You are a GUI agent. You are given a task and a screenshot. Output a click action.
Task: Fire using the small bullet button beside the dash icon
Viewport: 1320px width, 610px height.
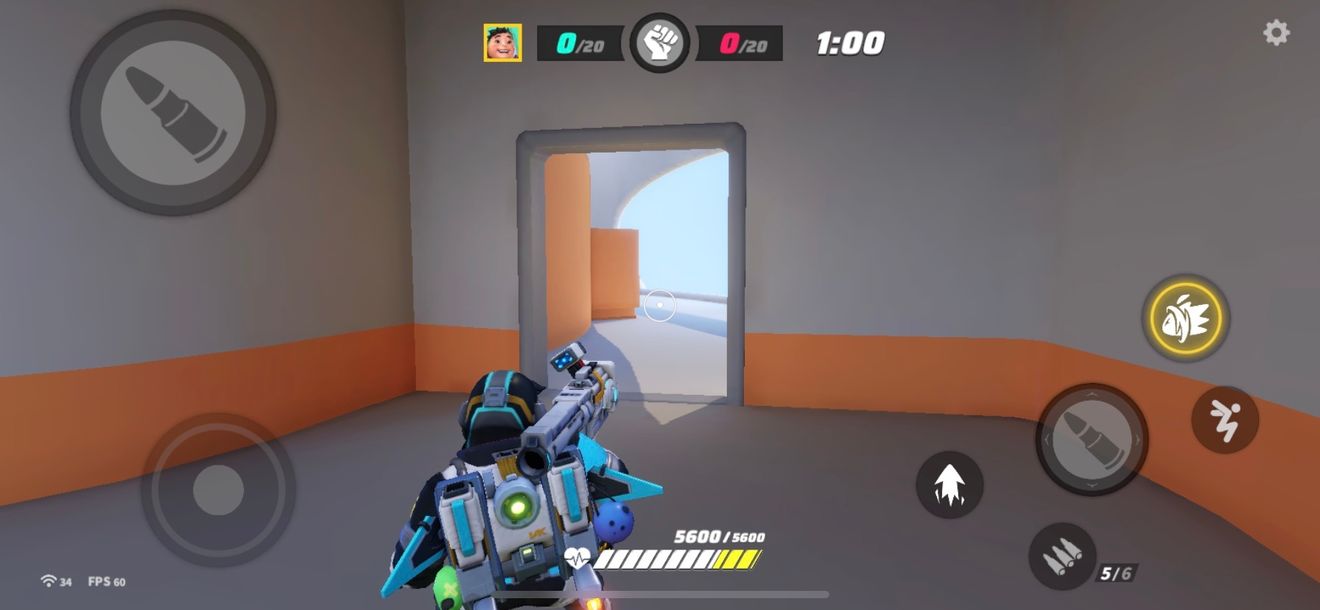(x=1091, y=439)
